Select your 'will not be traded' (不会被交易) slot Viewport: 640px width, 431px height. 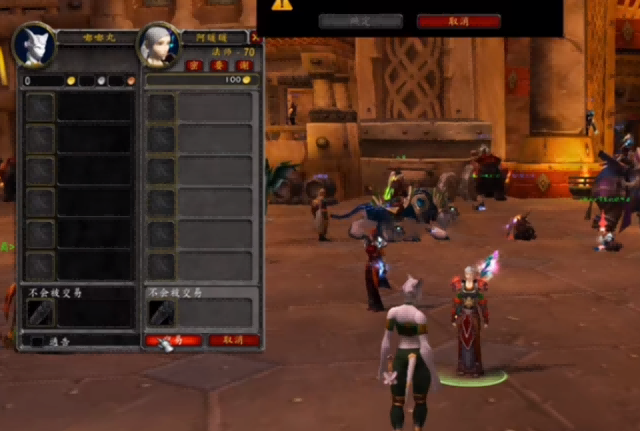click(x=40, y=313)
